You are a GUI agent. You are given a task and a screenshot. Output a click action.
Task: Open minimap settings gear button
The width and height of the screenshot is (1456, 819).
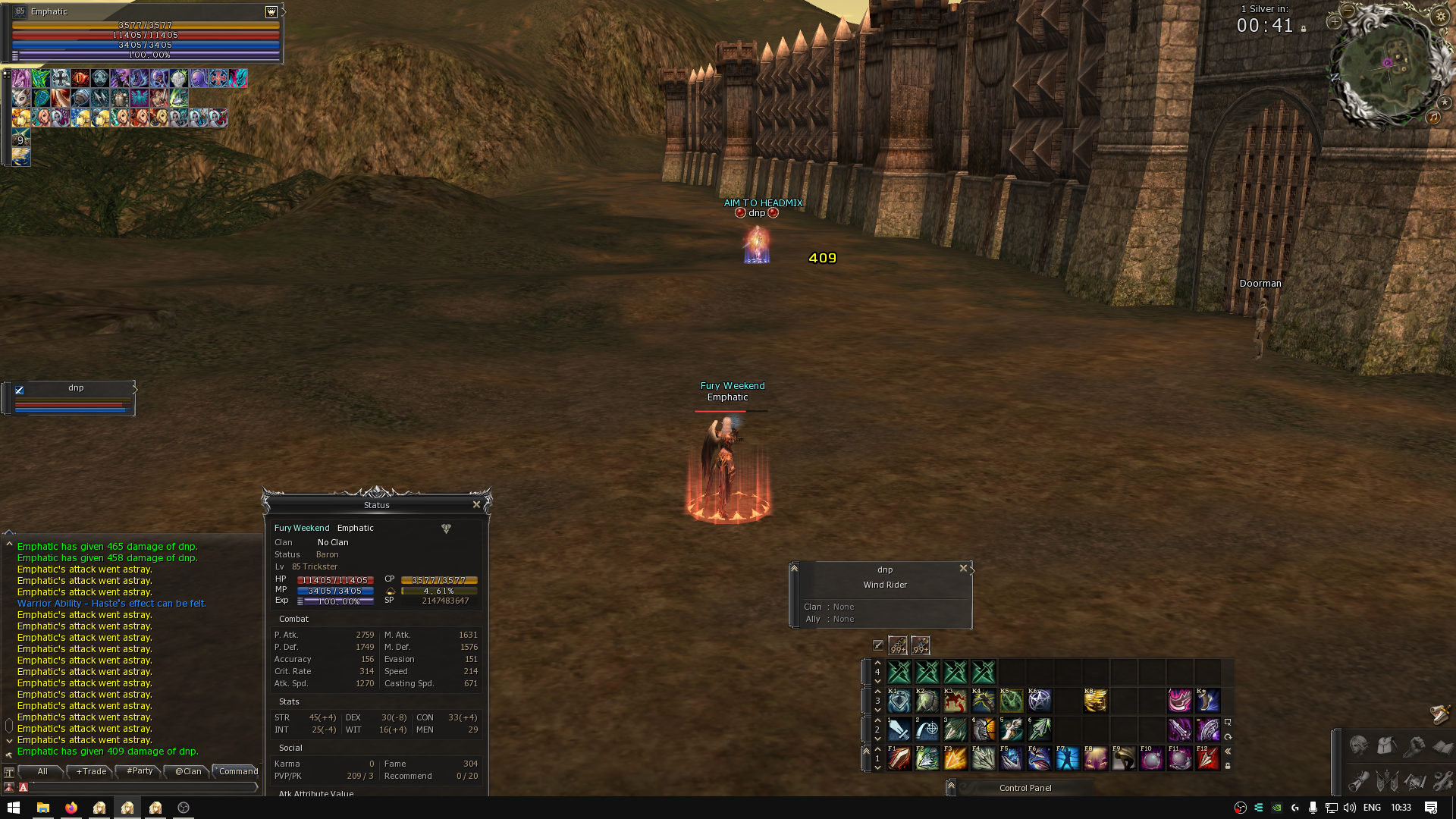(x=1440, y=17)
